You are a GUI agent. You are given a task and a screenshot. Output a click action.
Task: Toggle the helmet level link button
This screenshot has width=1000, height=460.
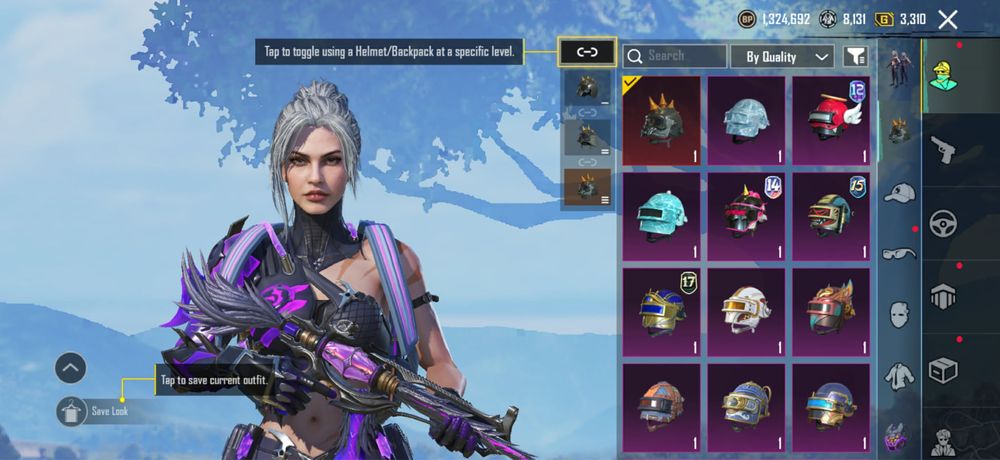pyautogui.click(x=587, y=52)
